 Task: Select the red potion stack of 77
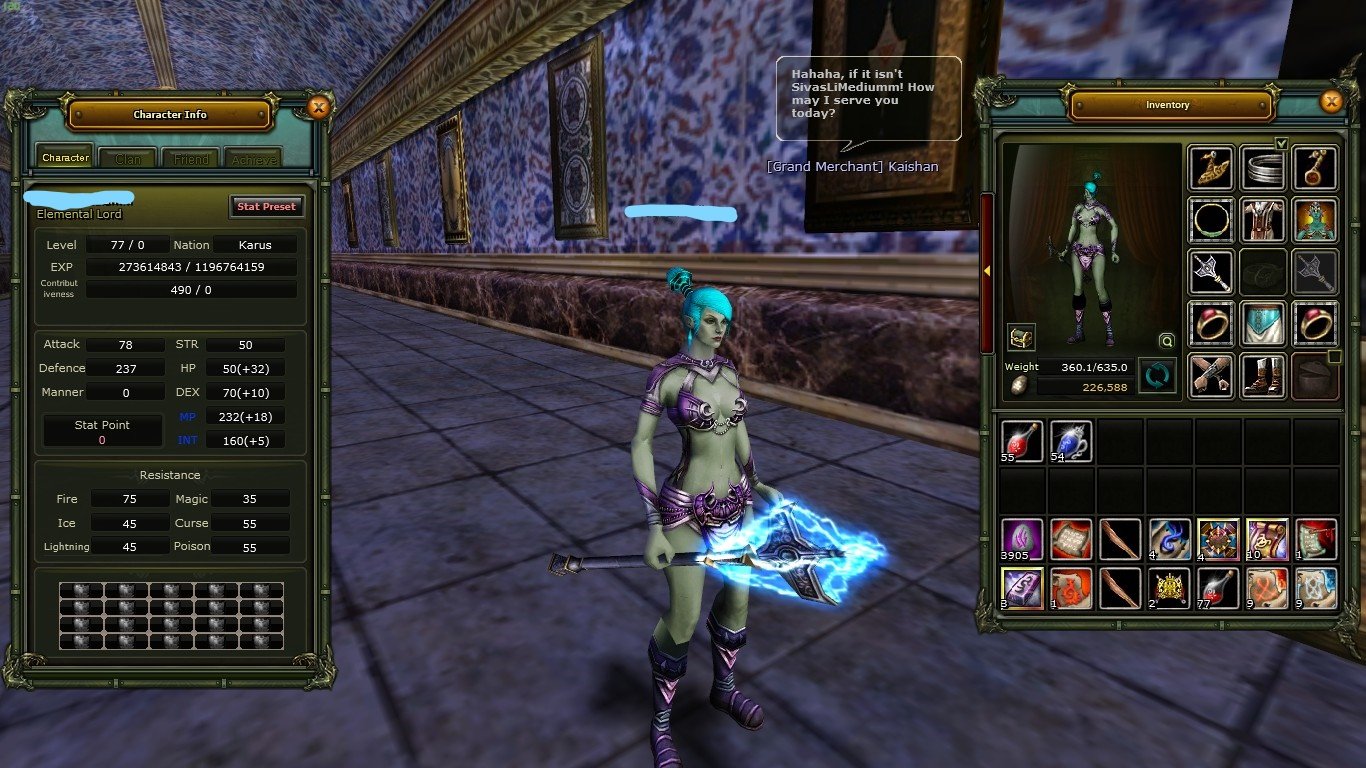coord(1218,588)
